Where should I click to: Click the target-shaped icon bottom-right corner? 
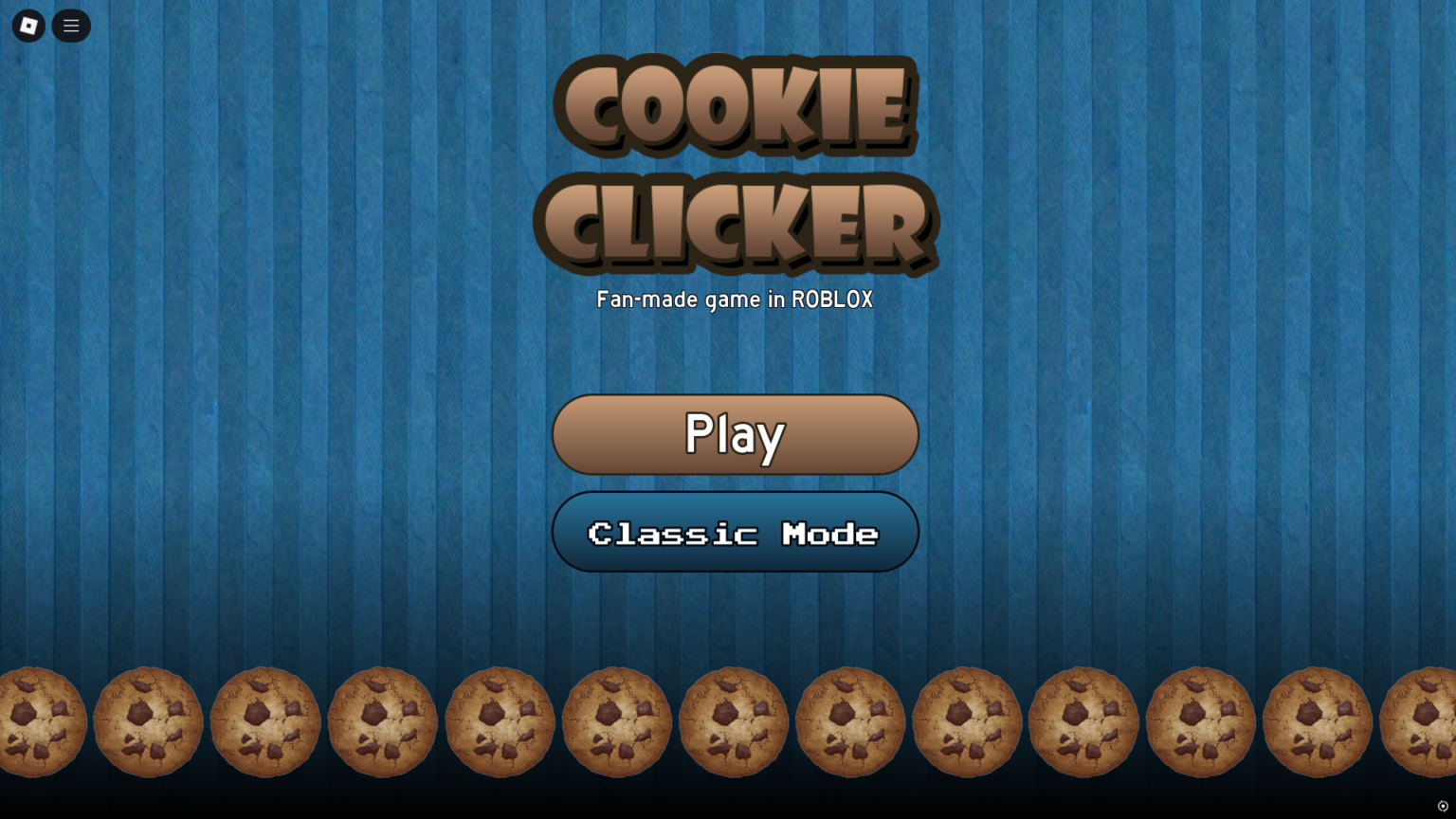coord(1445,807)
